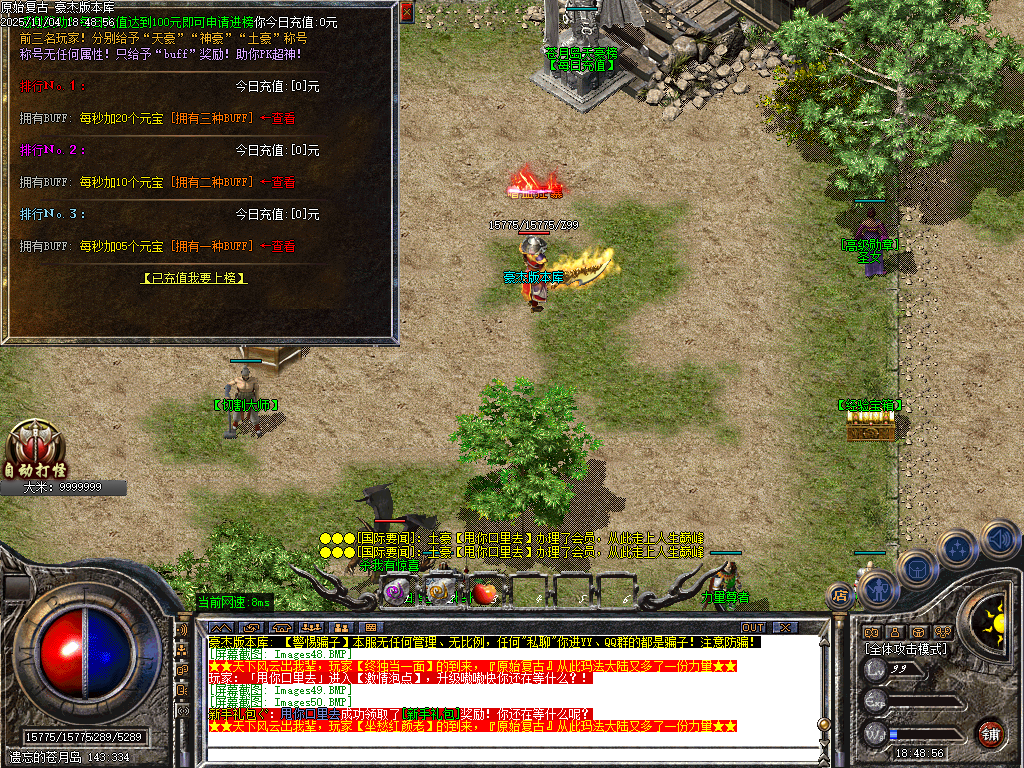Viewport: 1024px width, 768px height.
Task: Open the 店 shop round button
Action: [840, 596]
